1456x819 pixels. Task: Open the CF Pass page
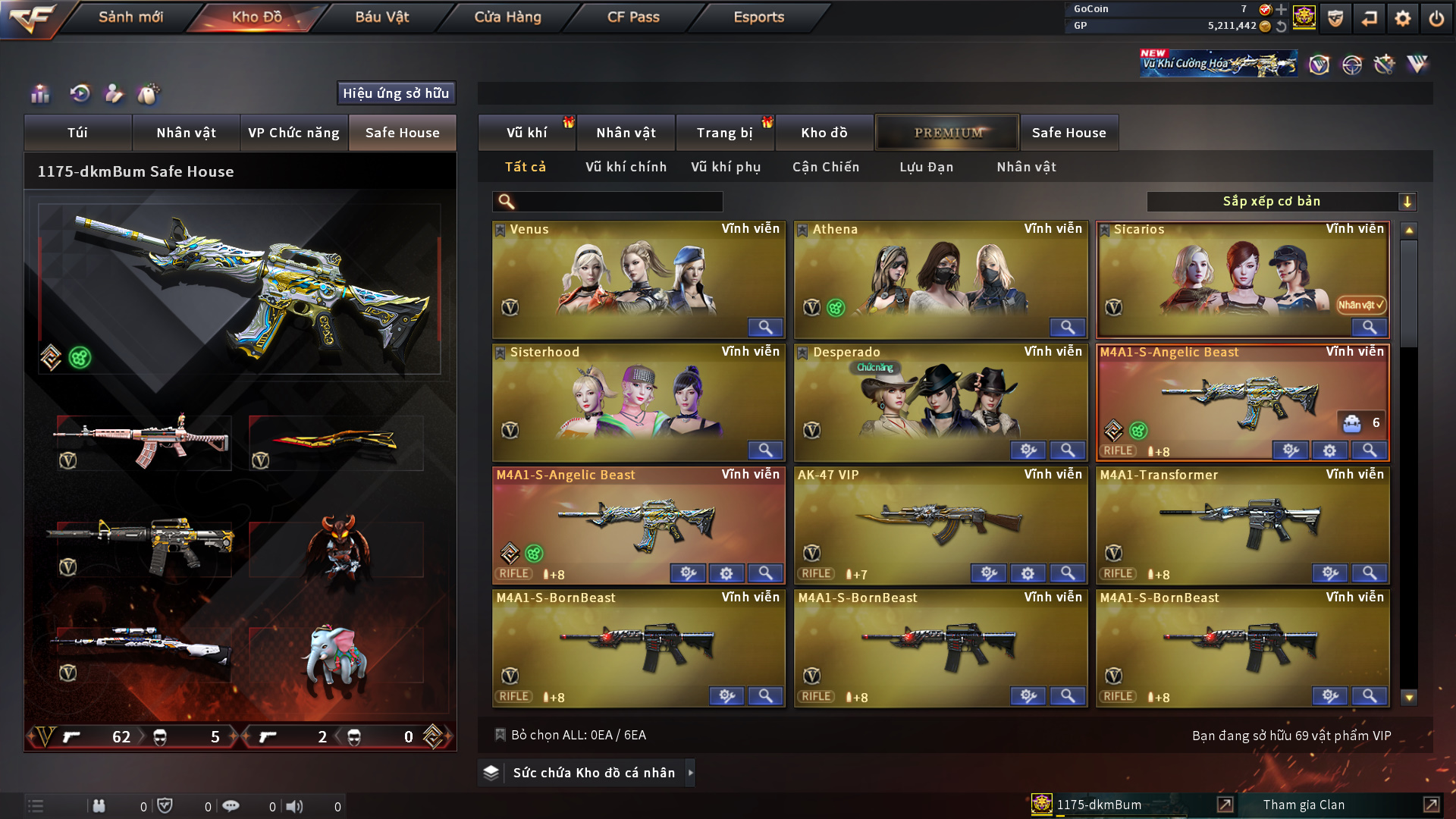point(633,17)
